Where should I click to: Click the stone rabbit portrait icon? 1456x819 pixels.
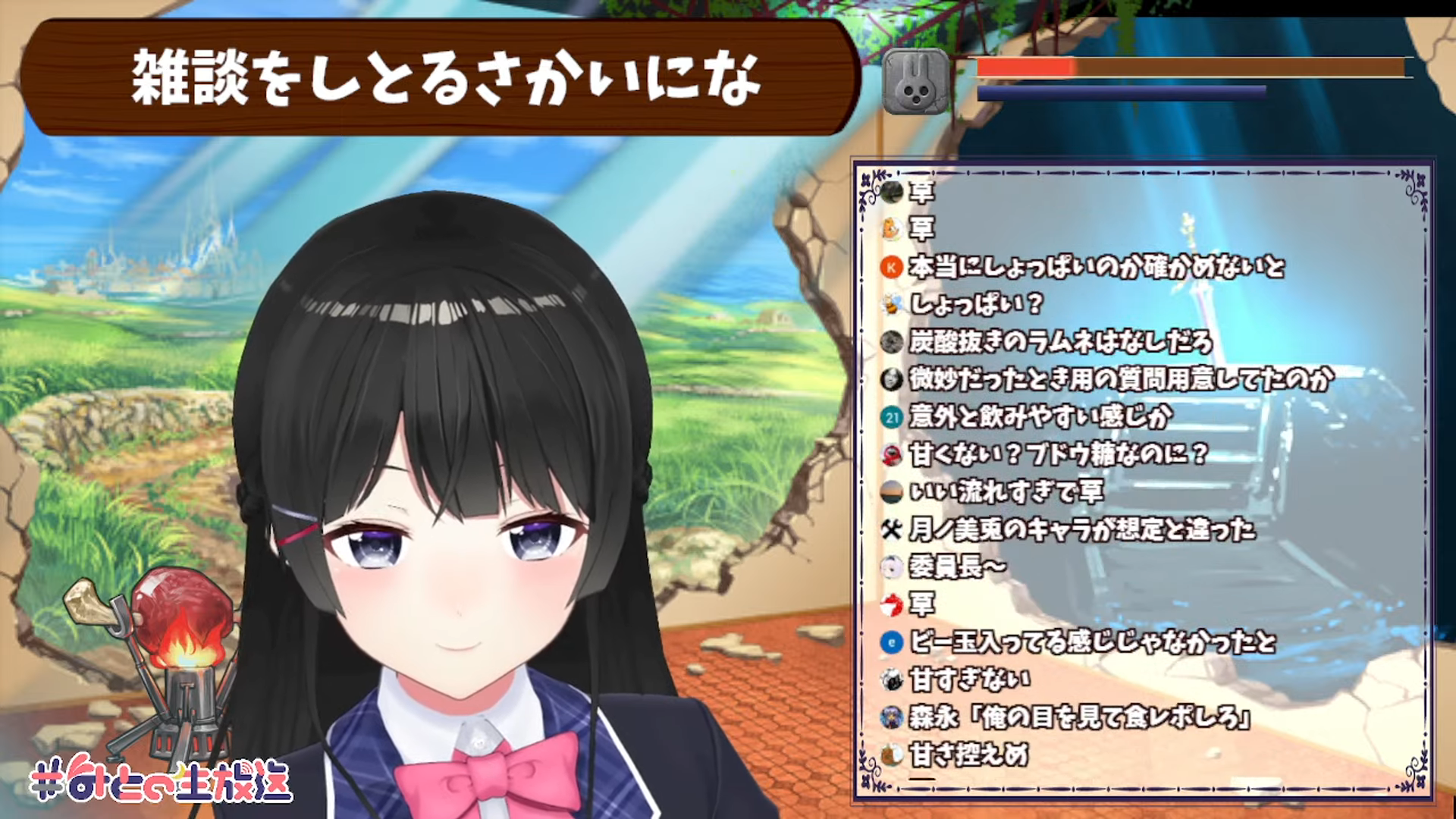click(916, 82)
